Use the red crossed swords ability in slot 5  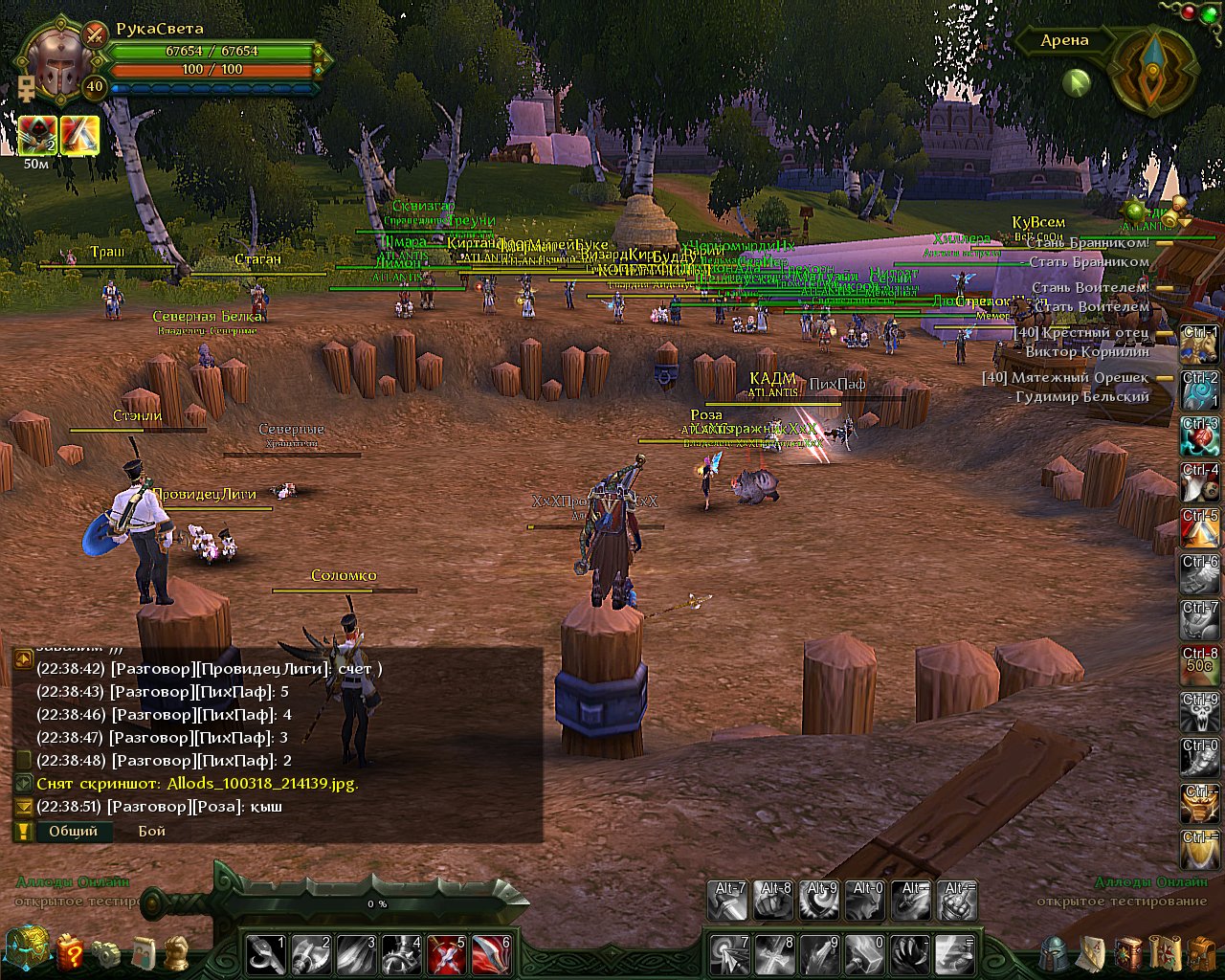tap(447, 953)
